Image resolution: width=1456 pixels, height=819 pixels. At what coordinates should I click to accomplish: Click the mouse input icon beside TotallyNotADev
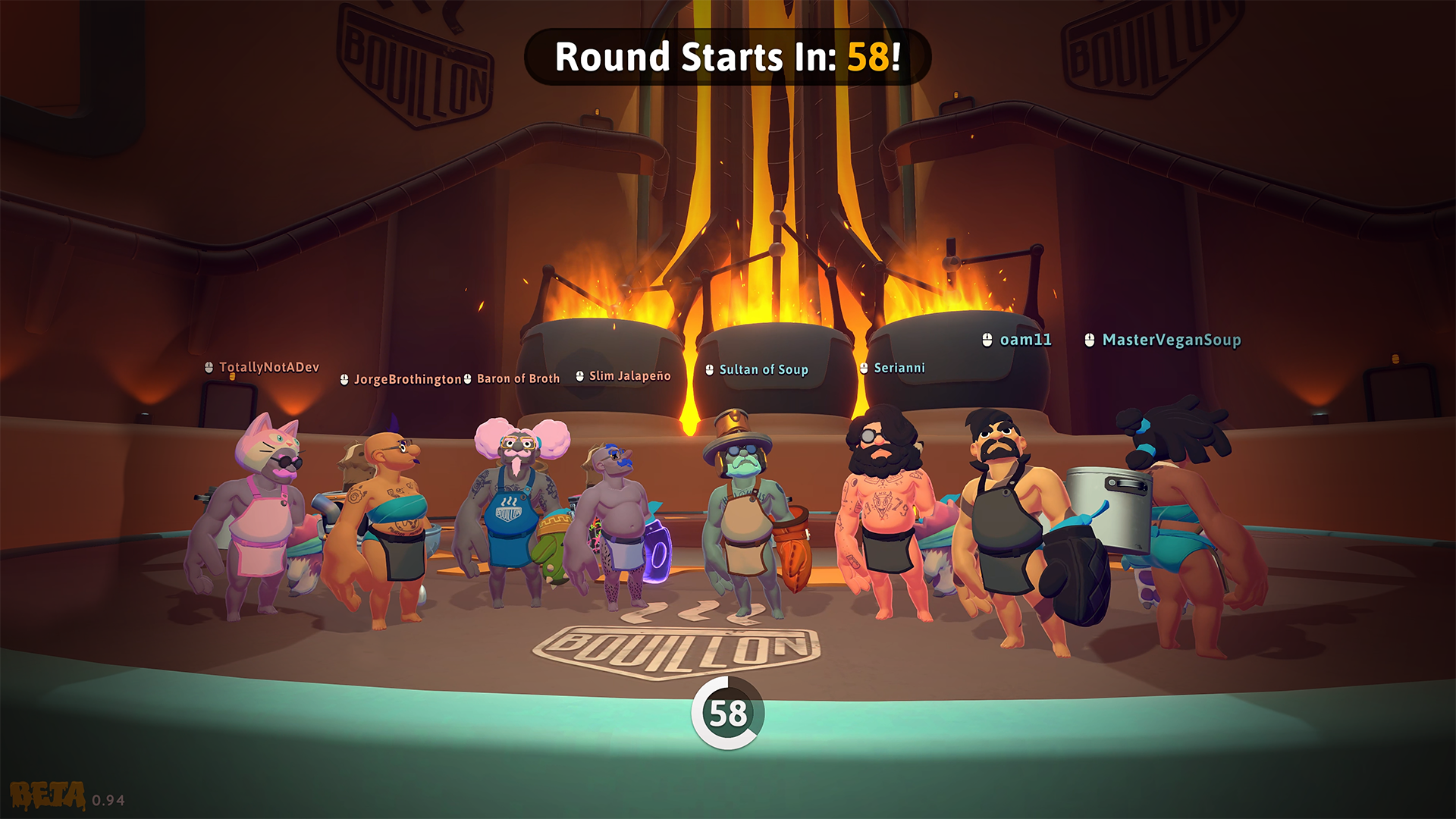[209, 368]
